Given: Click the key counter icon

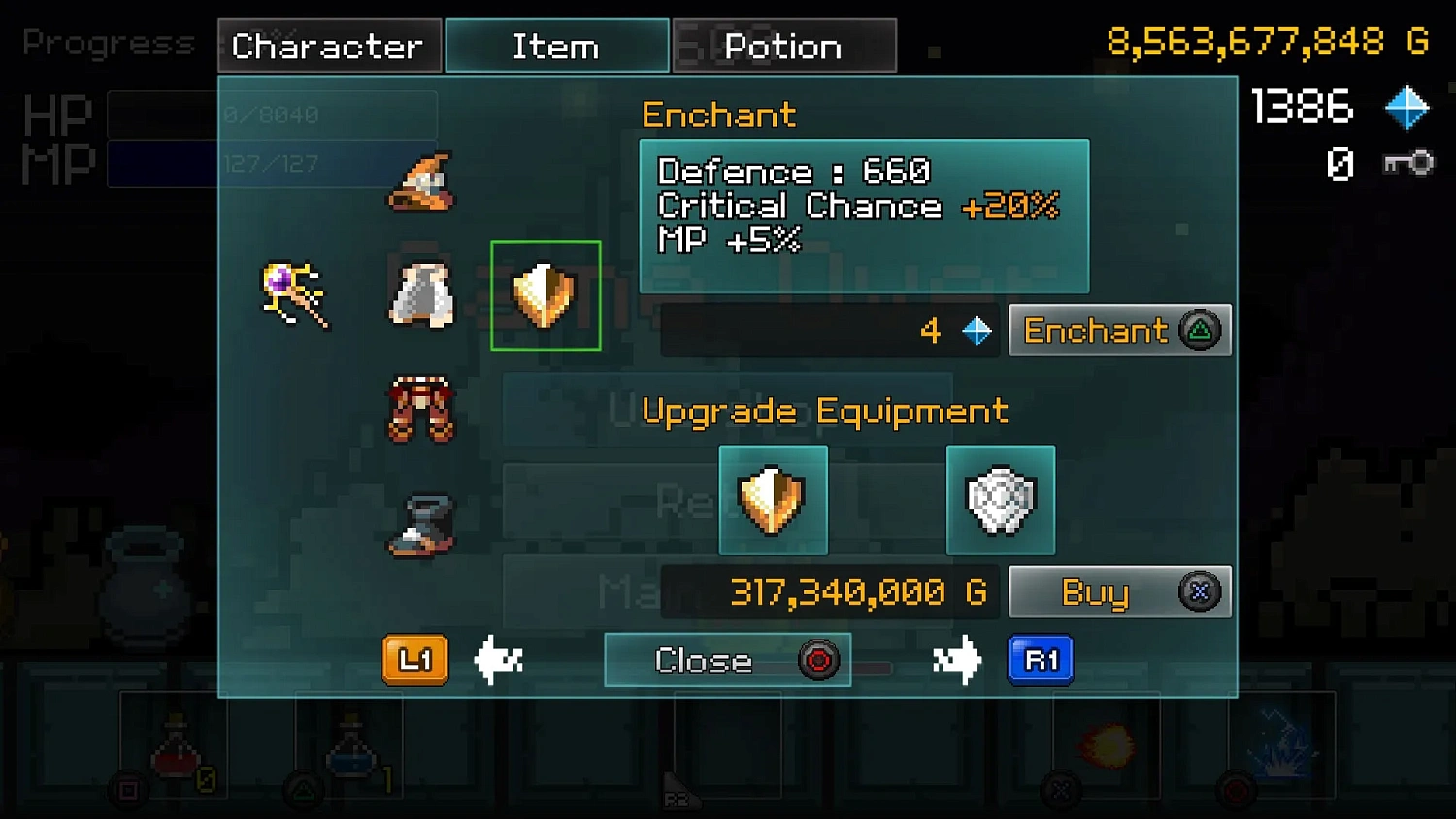Looking at the screenshot, I should (1409, 163).
